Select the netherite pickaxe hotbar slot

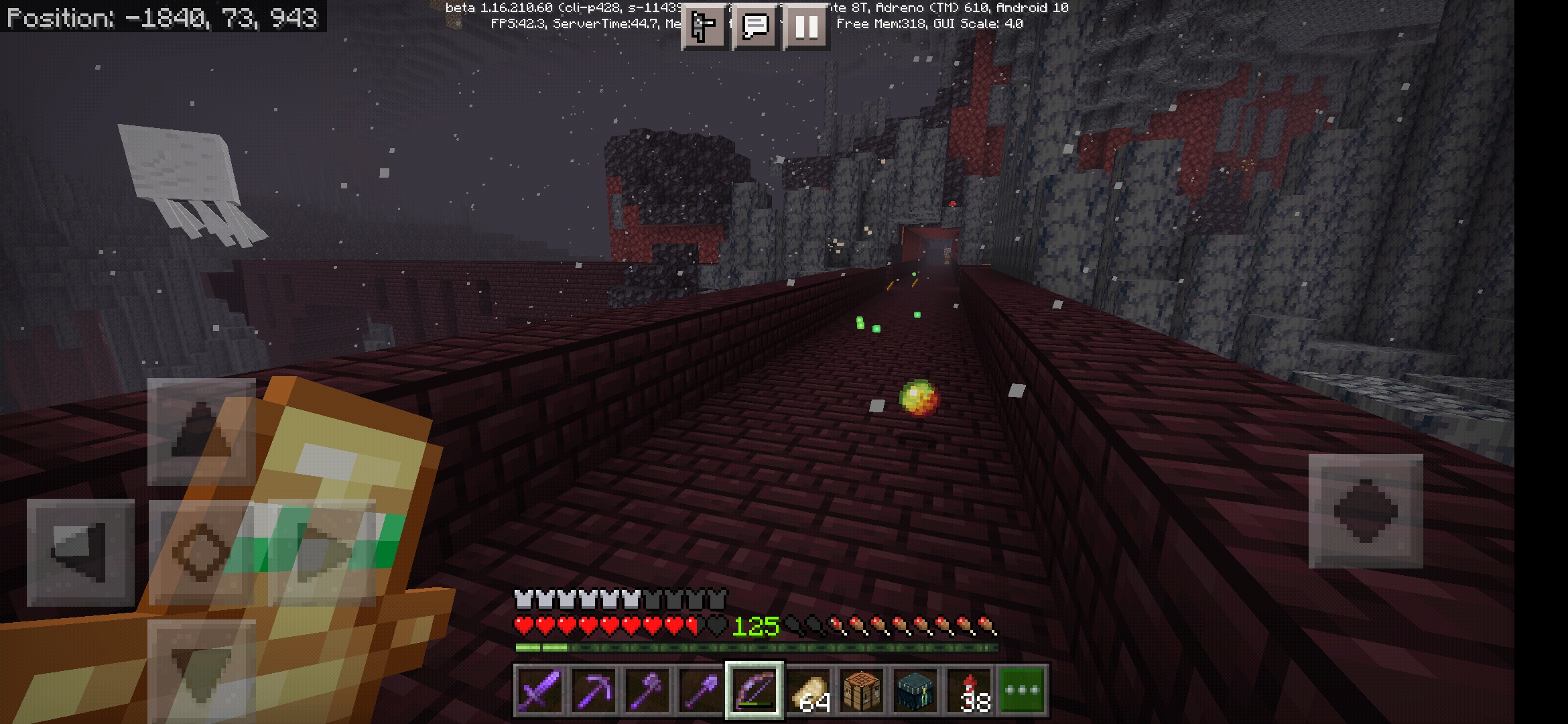594,690
